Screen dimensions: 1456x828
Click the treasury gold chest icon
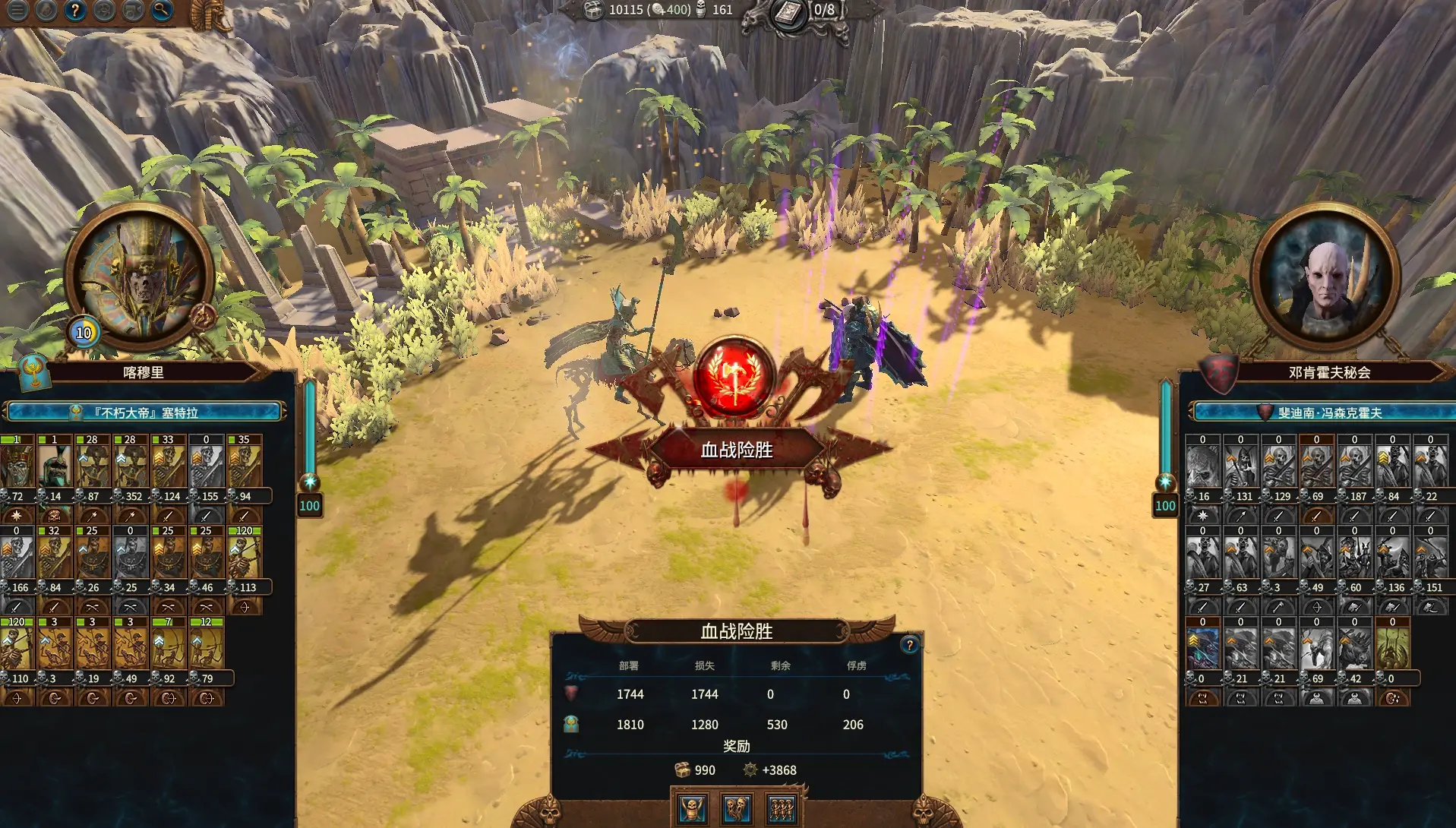pos(593,10)
